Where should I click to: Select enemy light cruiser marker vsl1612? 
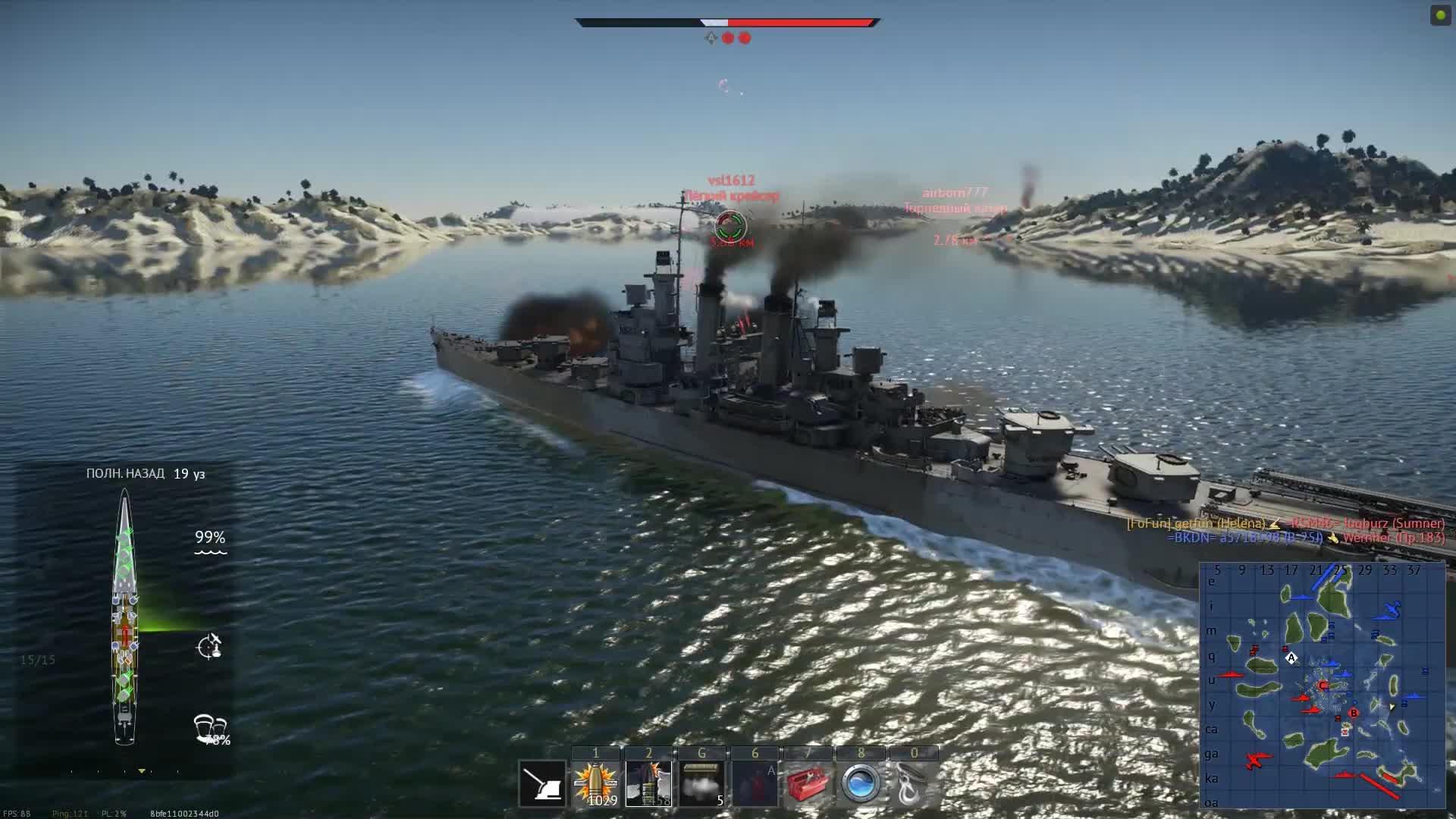pos(731,225)
